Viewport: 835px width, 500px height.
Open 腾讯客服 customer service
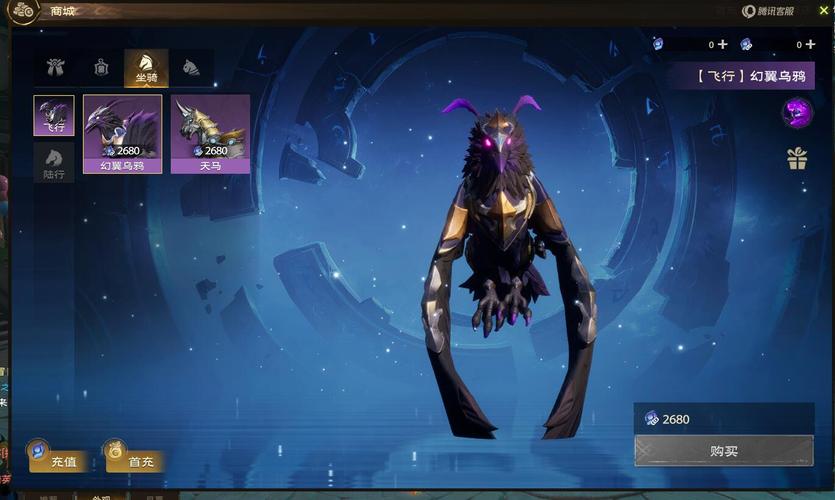click(768, 11)
